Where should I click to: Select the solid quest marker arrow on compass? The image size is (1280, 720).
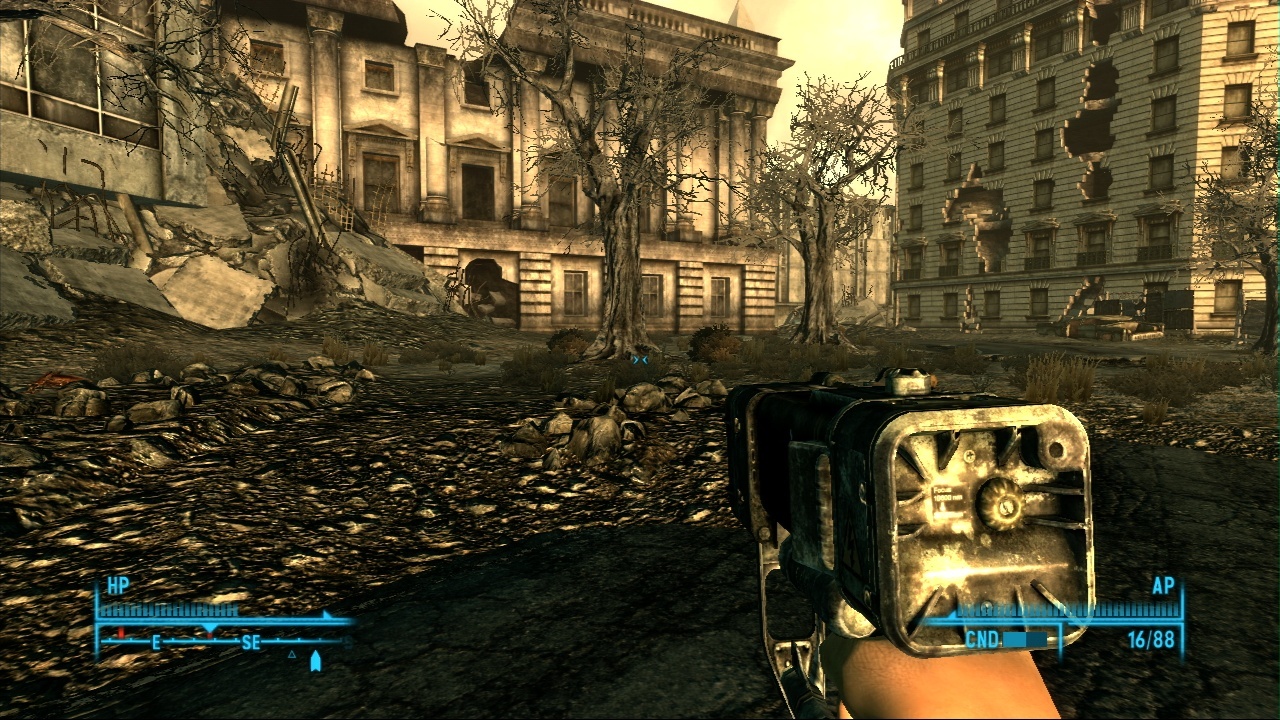pos(316,661)
